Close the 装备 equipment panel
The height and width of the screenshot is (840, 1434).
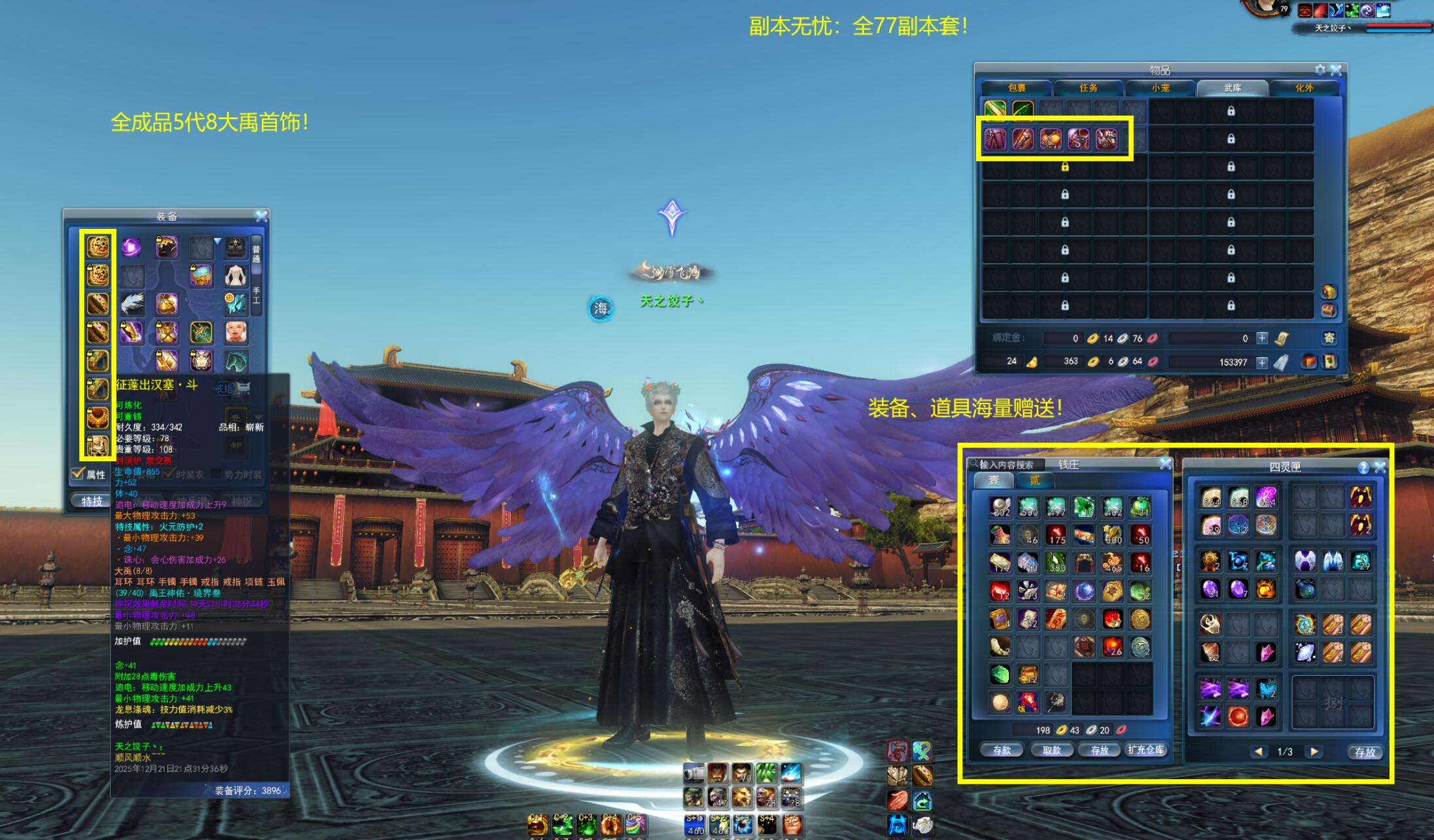pyautogui.click(x=262, y=216)
